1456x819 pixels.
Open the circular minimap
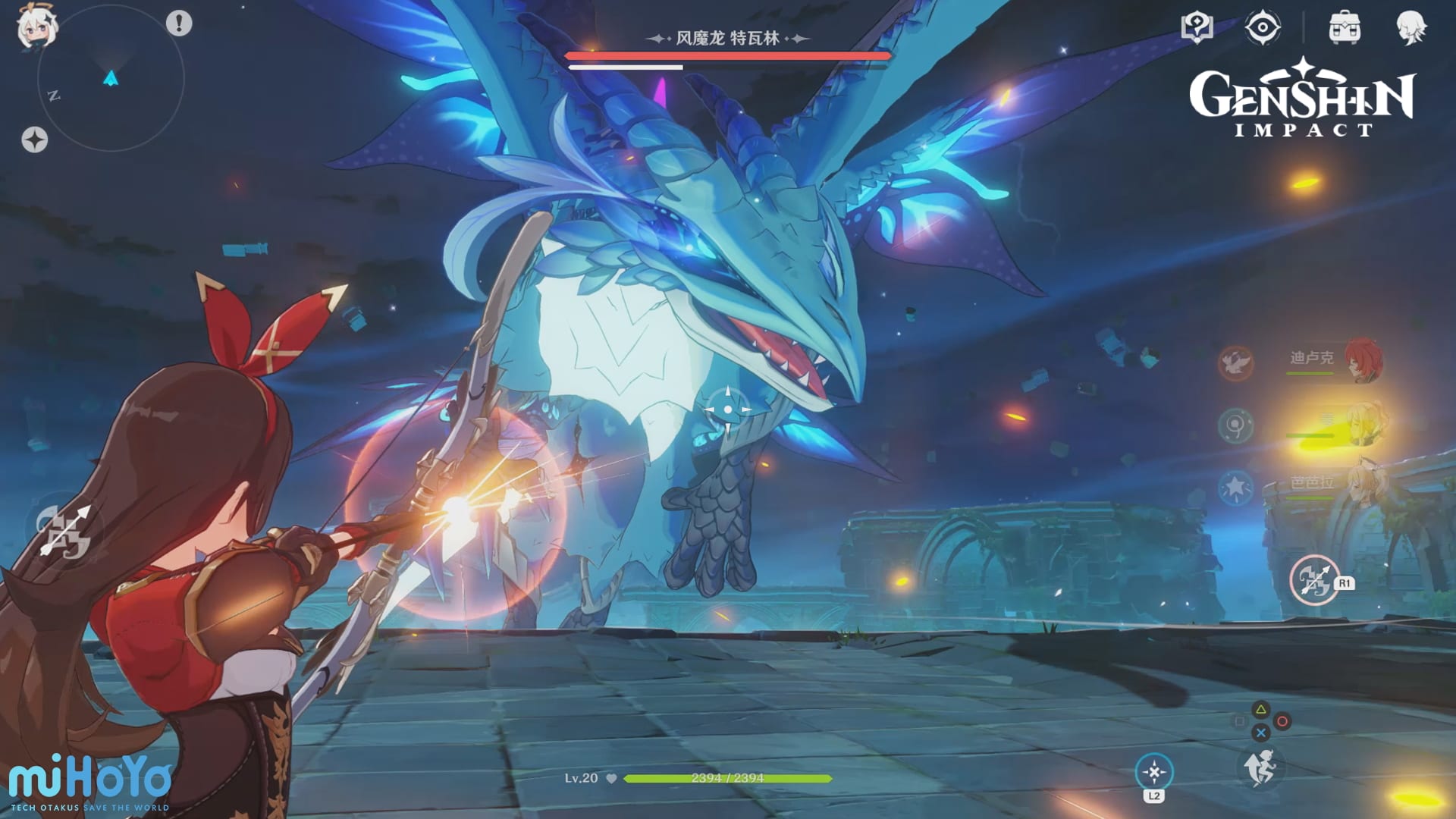pos(111,78)
